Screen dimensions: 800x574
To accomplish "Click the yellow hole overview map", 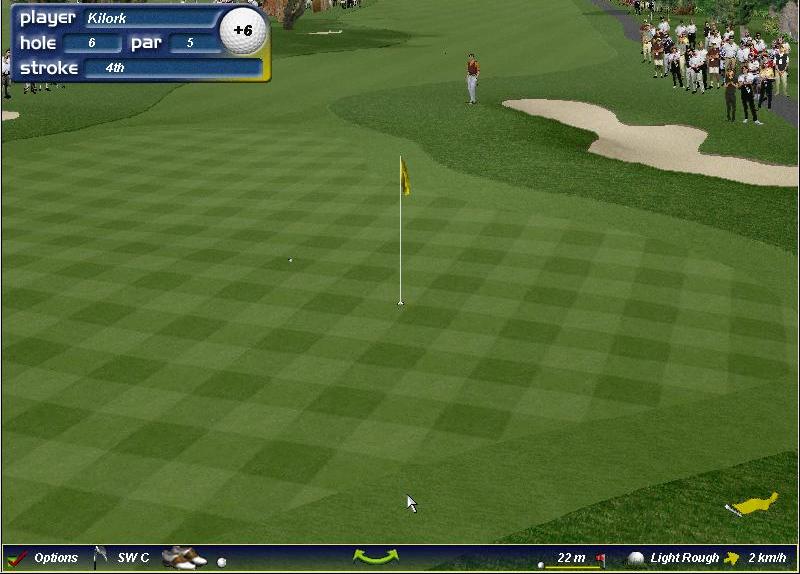I will tap(755, 504).
